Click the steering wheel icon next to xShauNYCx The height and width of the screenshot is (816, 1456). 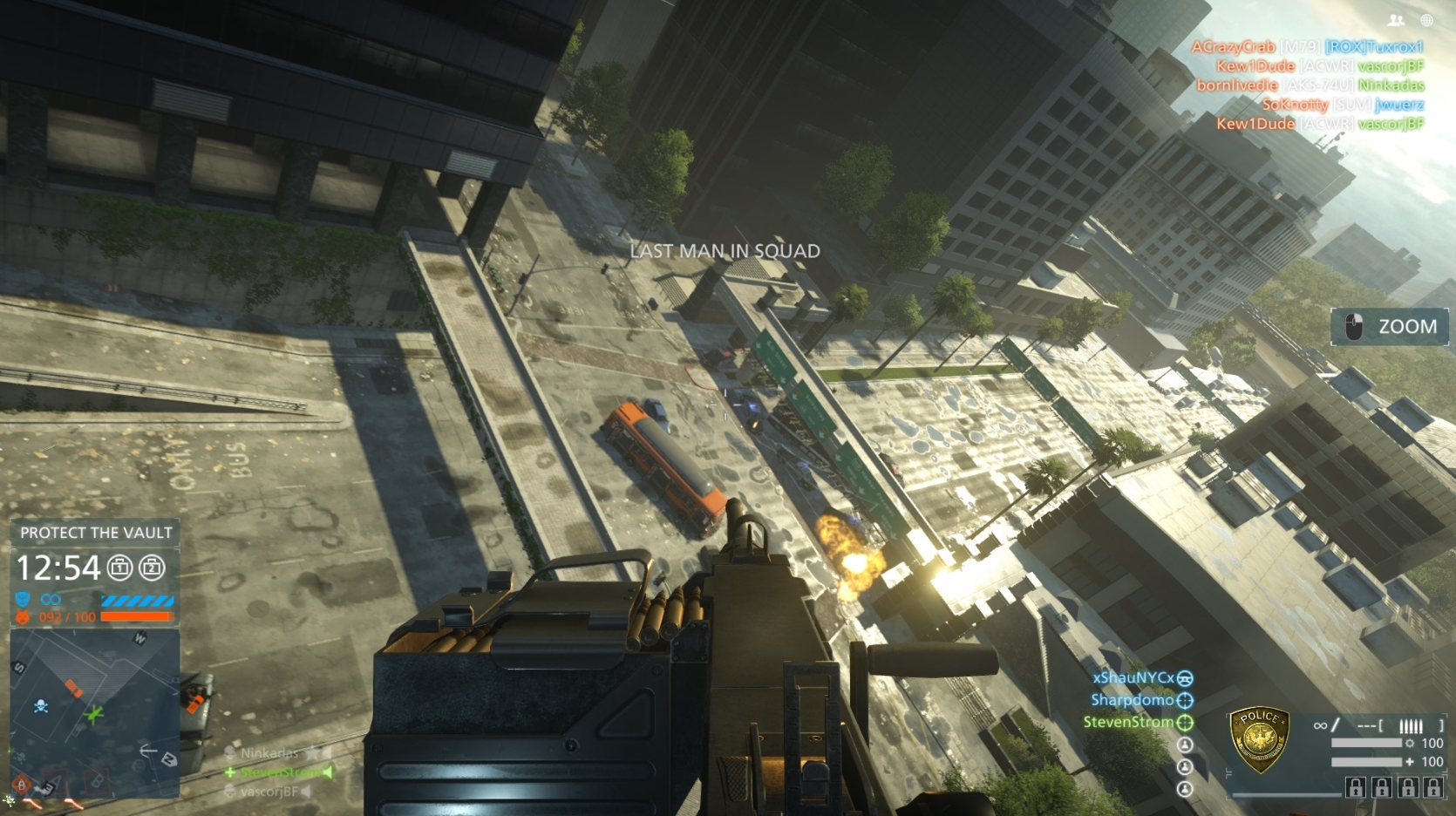pyautogui.click(x=1186, y=680)
